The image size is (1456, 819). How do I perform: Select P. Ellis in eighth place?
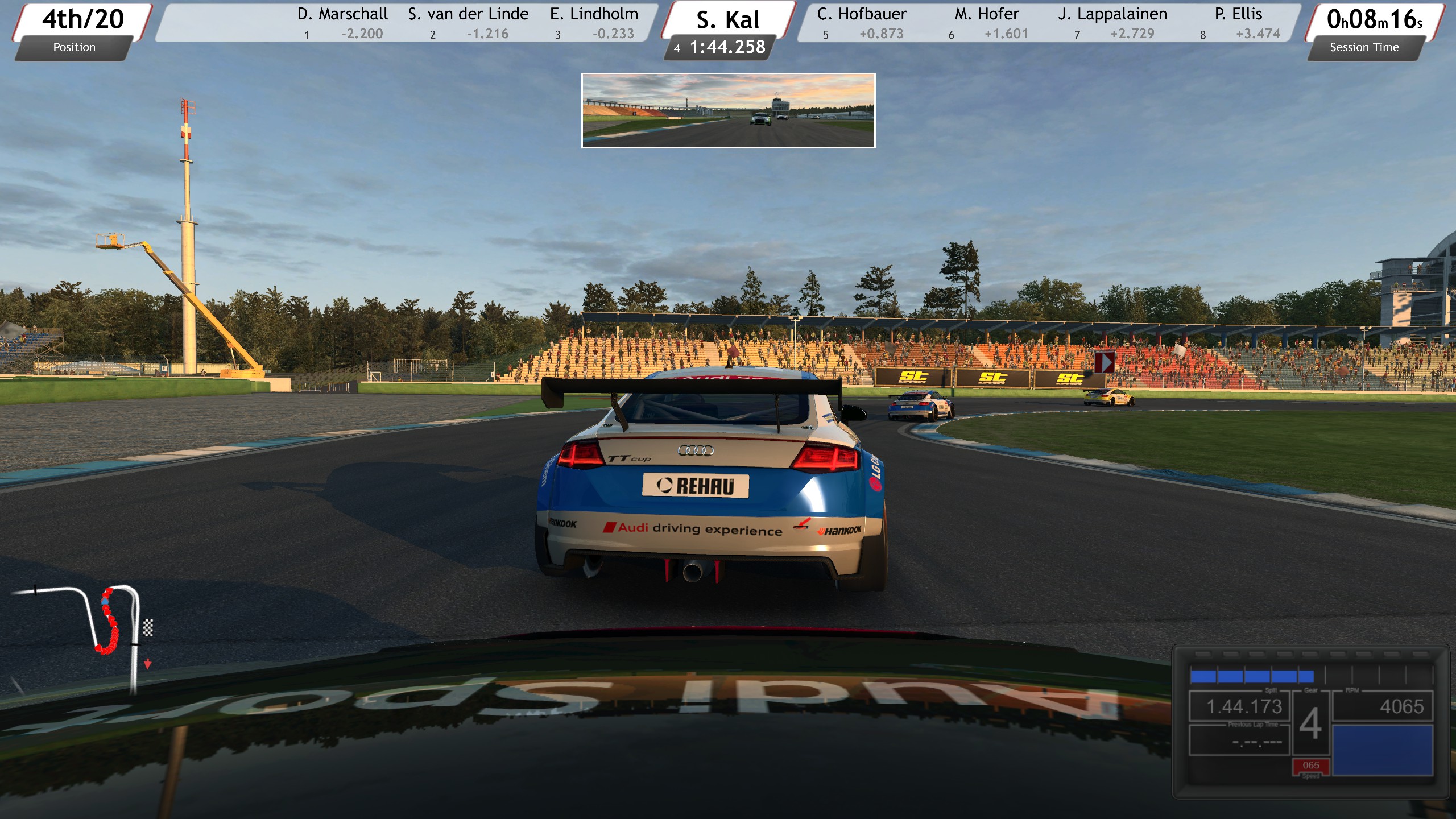1239,23
